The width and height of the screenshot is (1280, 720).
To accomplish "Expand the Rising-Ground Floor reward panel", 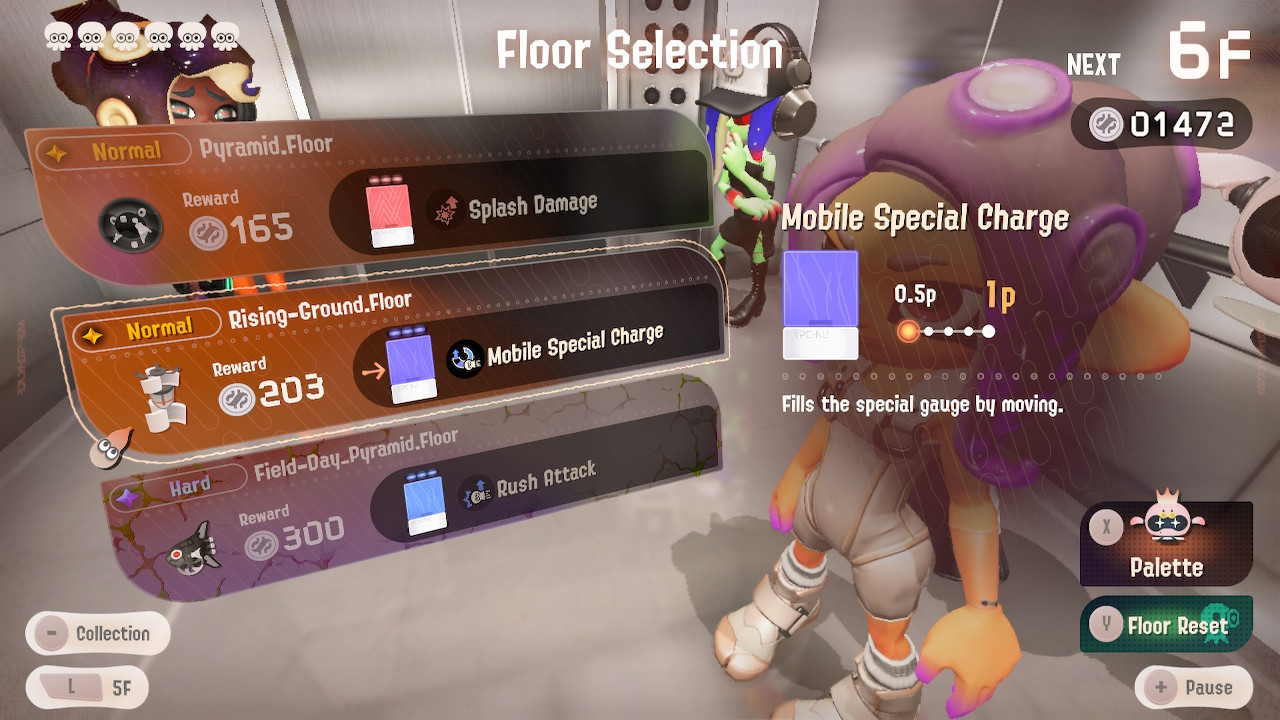I will pos(390,360).
